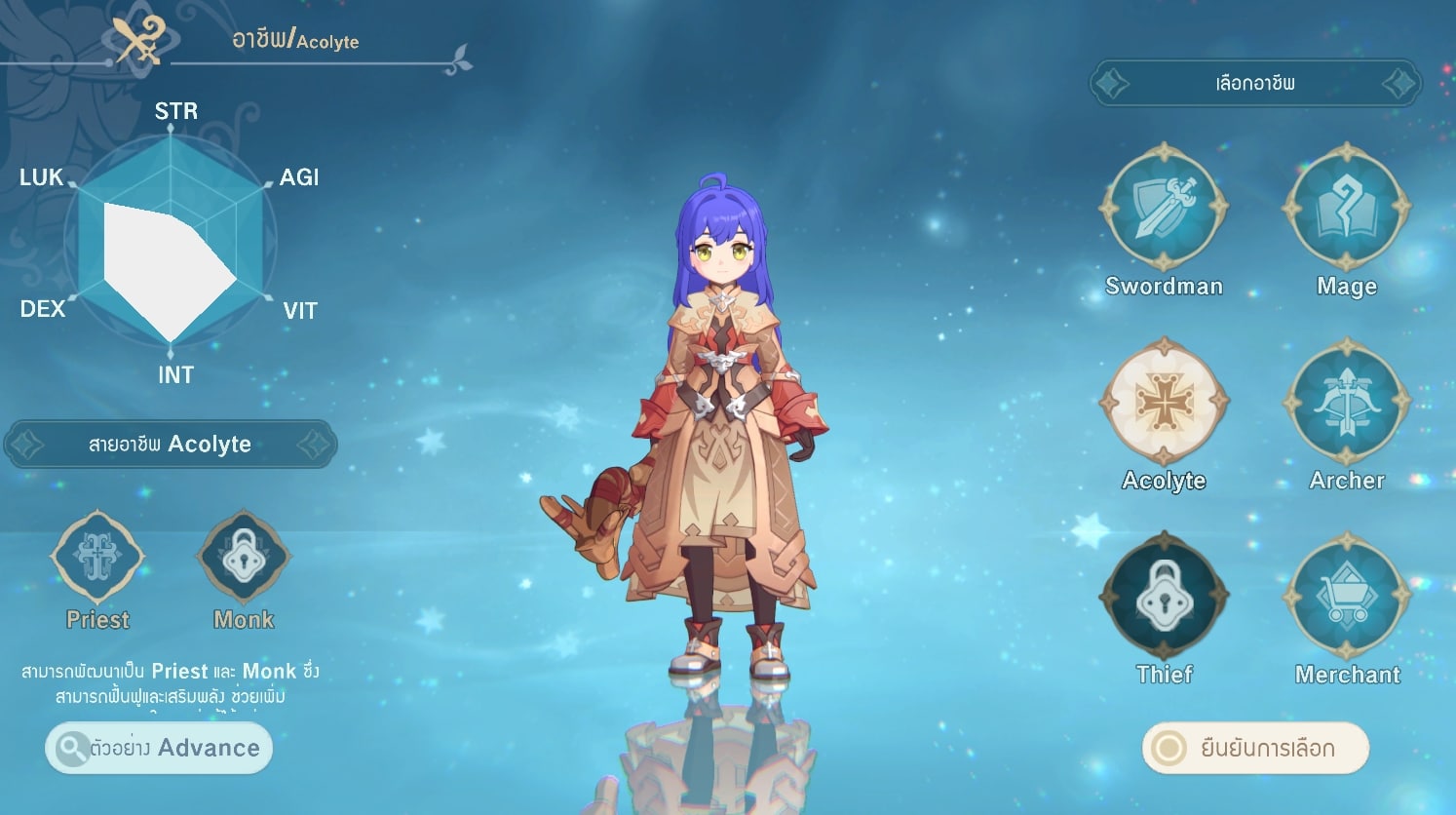Open the Advance preview button
The height and width of the screenshot is (815, 1456).
159,748
